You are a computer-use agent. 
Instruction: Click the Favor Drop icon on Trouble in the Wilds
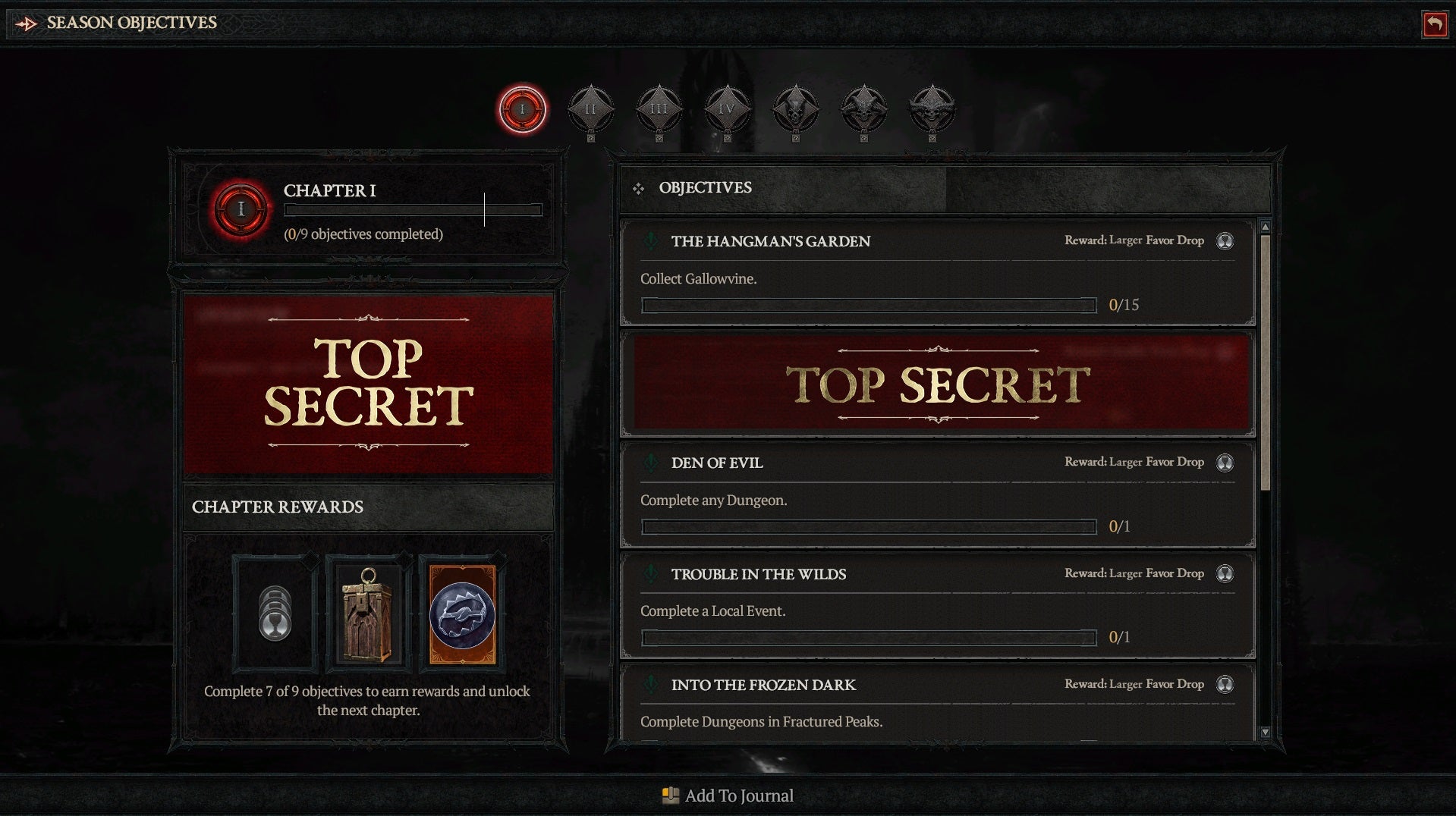(x=1225, y=574)
